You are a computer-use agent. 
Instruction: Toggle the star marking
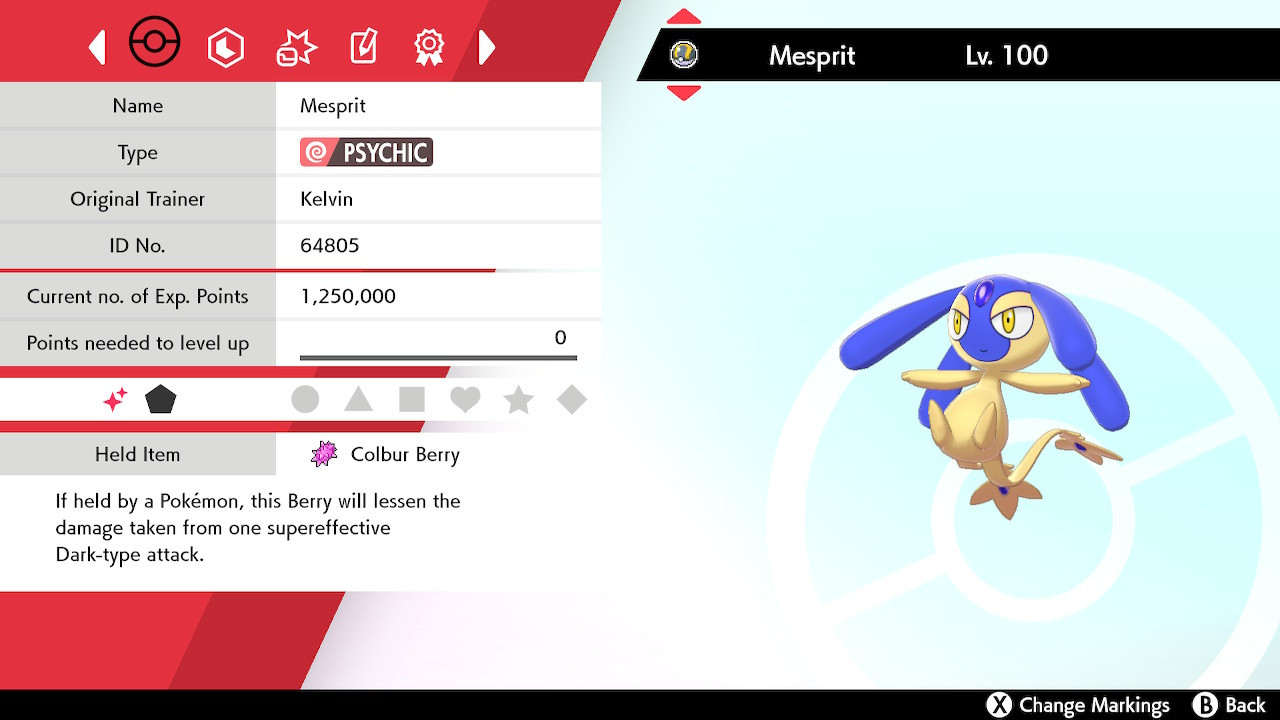[519, 399]
